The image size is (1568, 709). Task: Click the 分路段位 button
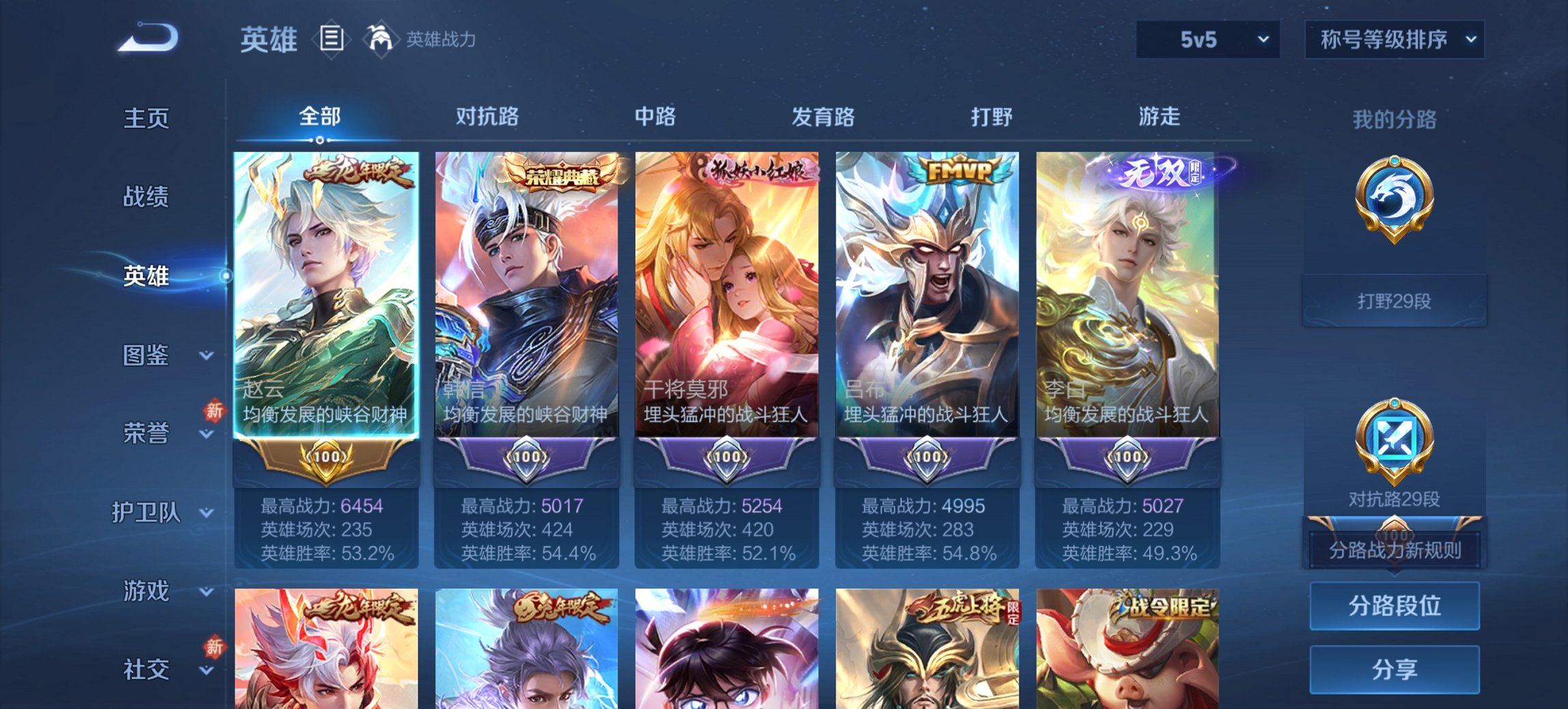coord(1394,606)
